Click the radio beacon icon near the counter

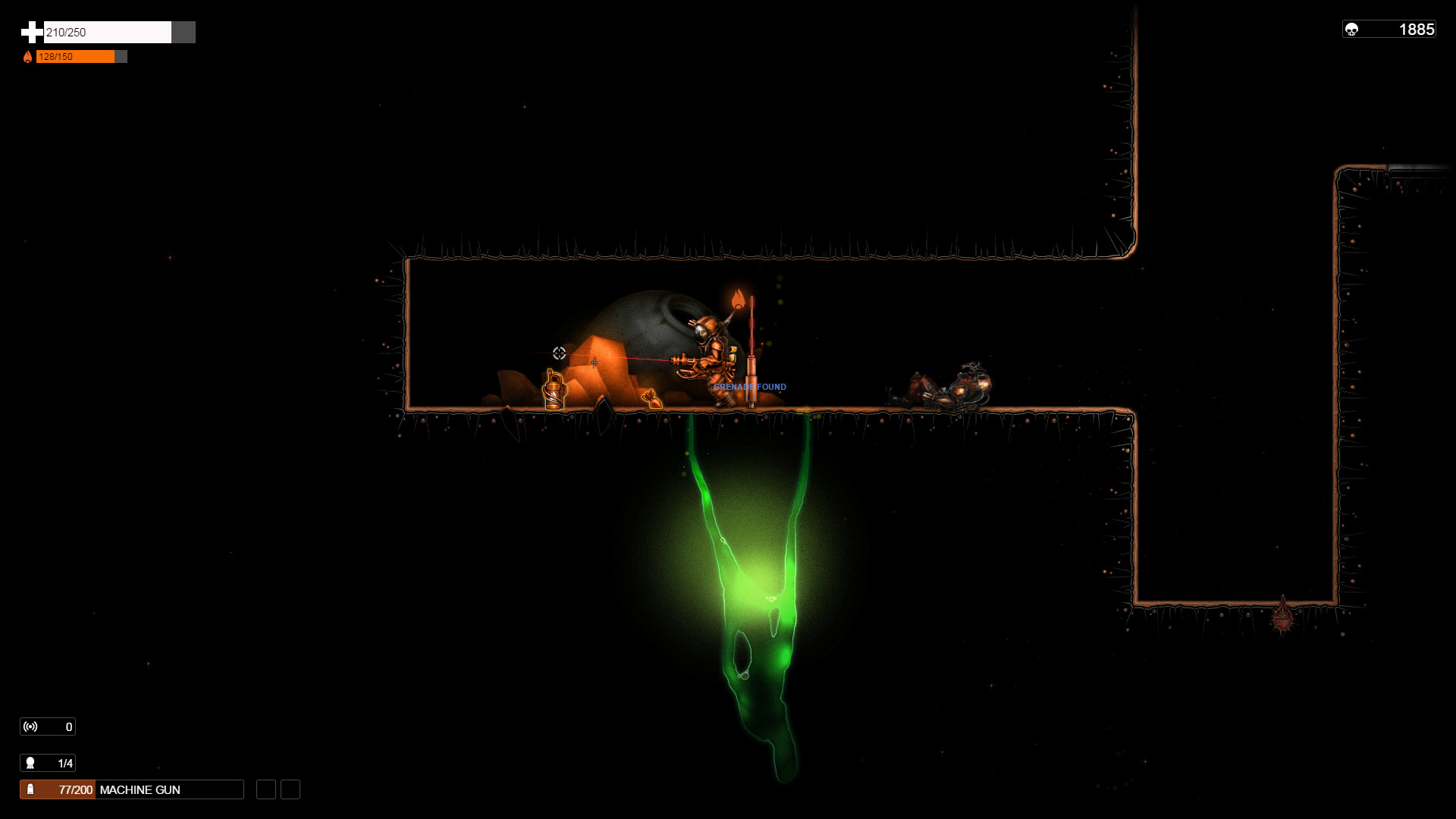pyautogui.click(x=29, y=726)
